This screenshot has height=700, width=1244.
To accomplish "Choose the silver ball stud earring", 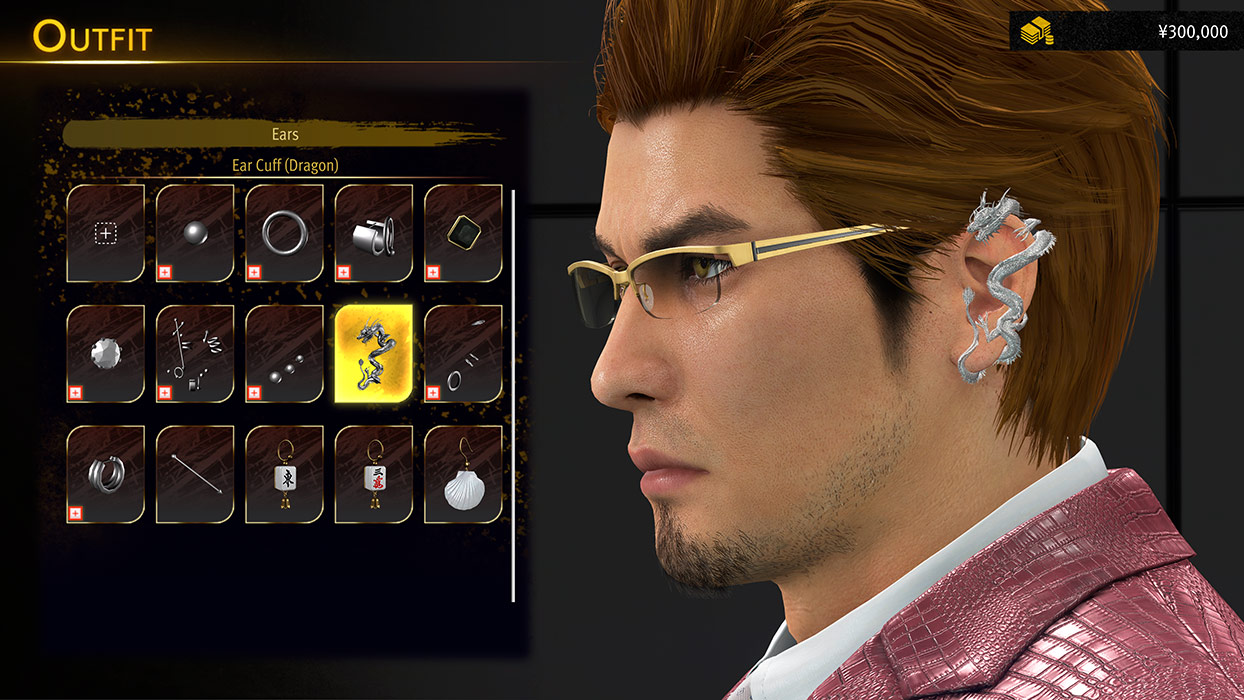I will pyautogui.click(x=195, y=233).
